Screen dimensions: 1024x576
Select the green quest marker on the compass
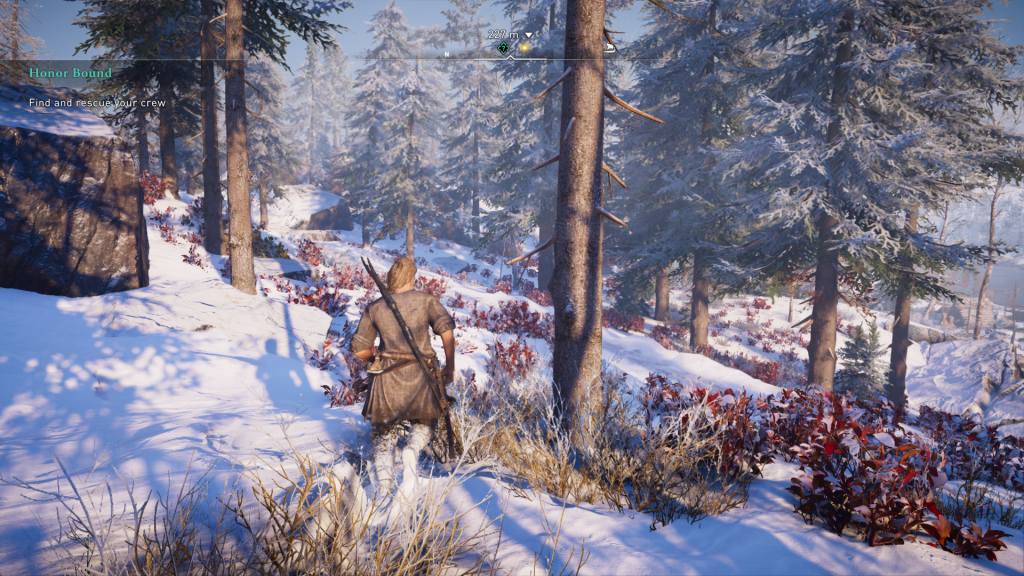(503, 47)
